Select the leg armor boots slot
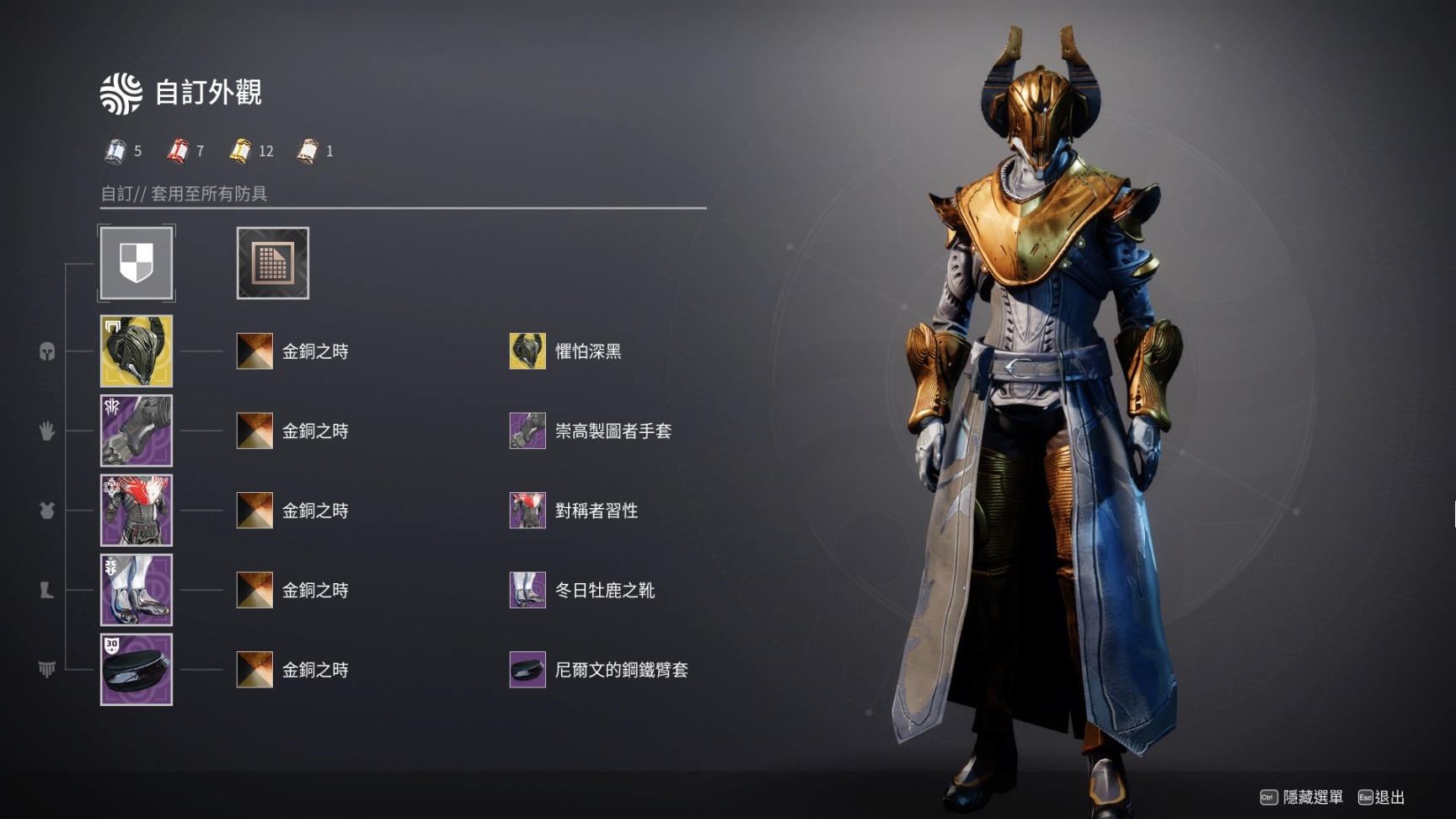 click(x=136, y=590)
